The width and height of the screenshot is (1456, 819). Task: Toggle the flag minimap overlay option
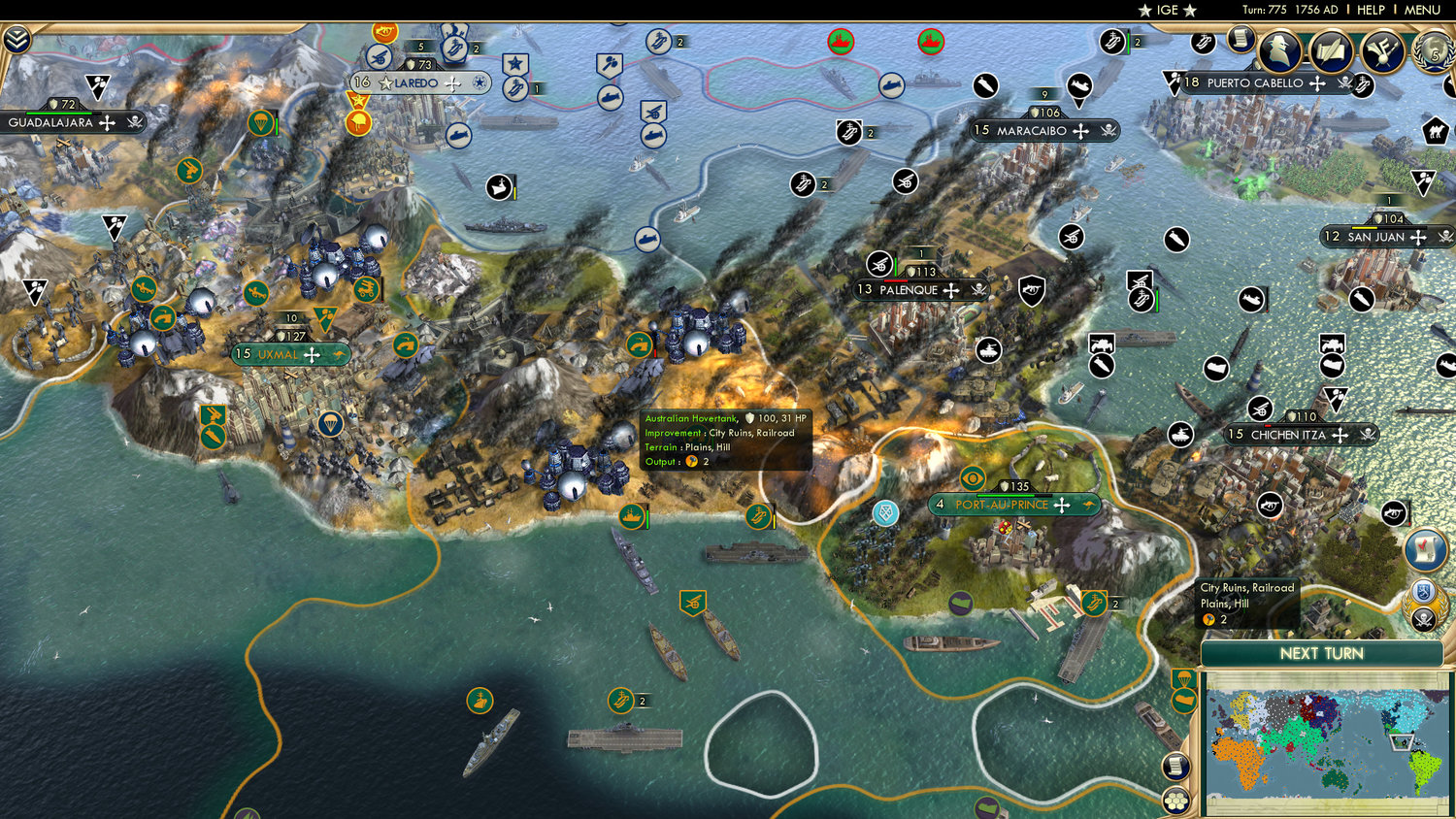(1183, 701)
